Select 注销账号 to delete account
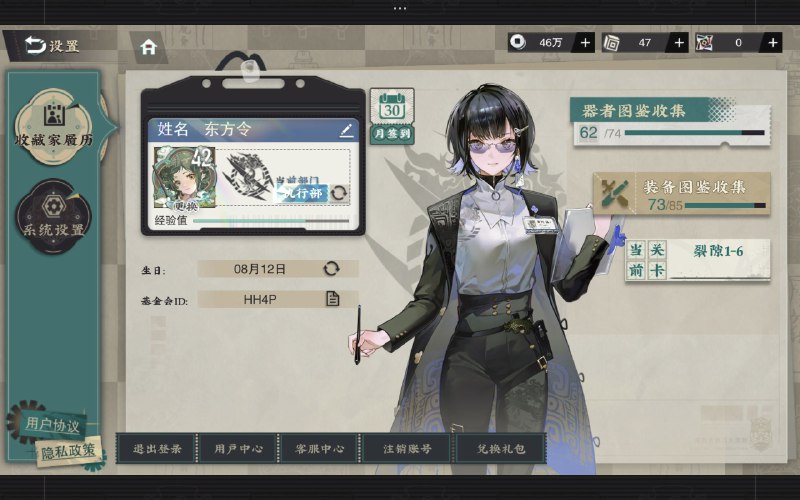800x500 pixels. (405, 449)
